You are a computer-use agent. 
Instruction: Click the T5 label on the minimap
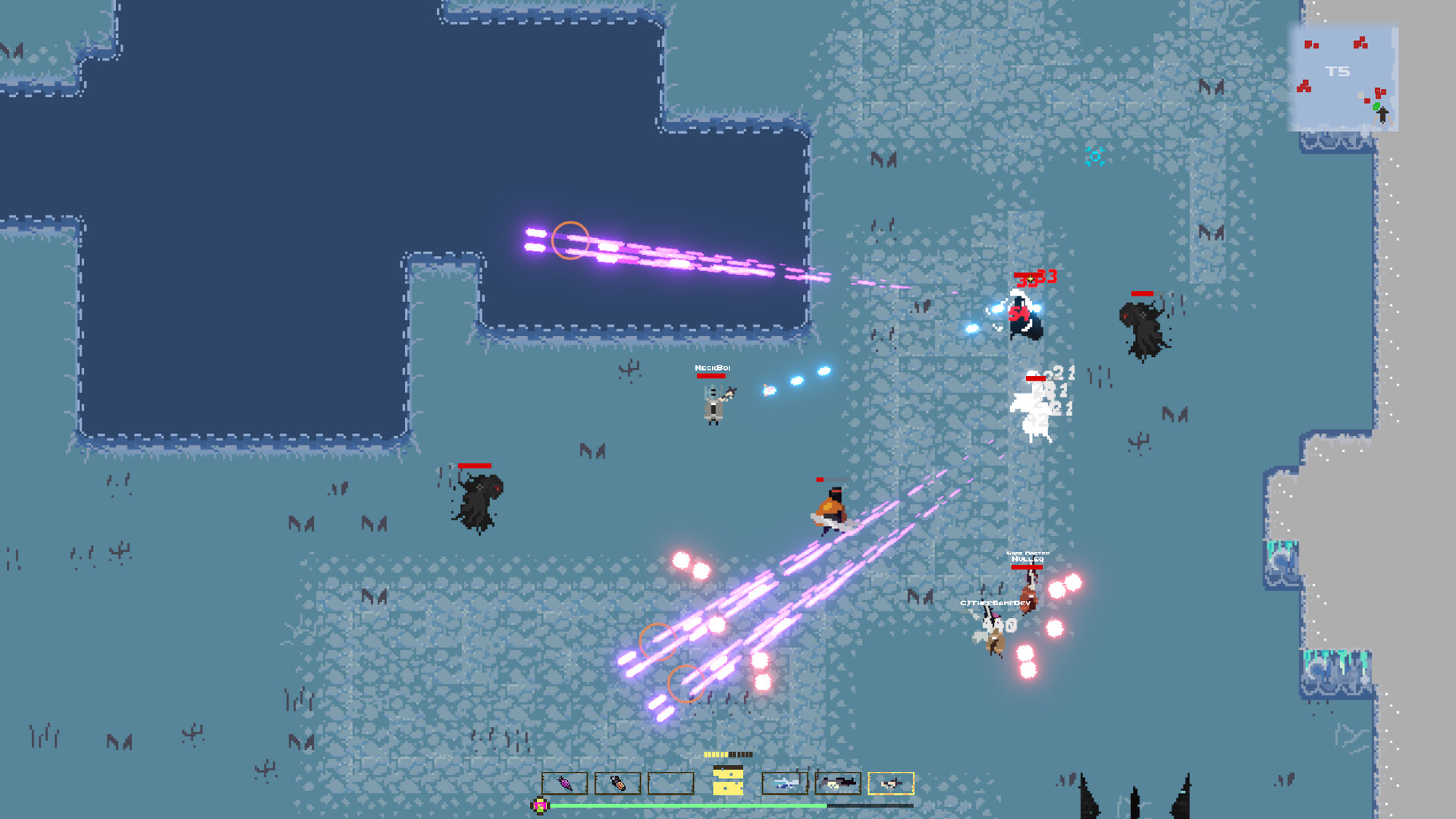(x=1338, y=71)
